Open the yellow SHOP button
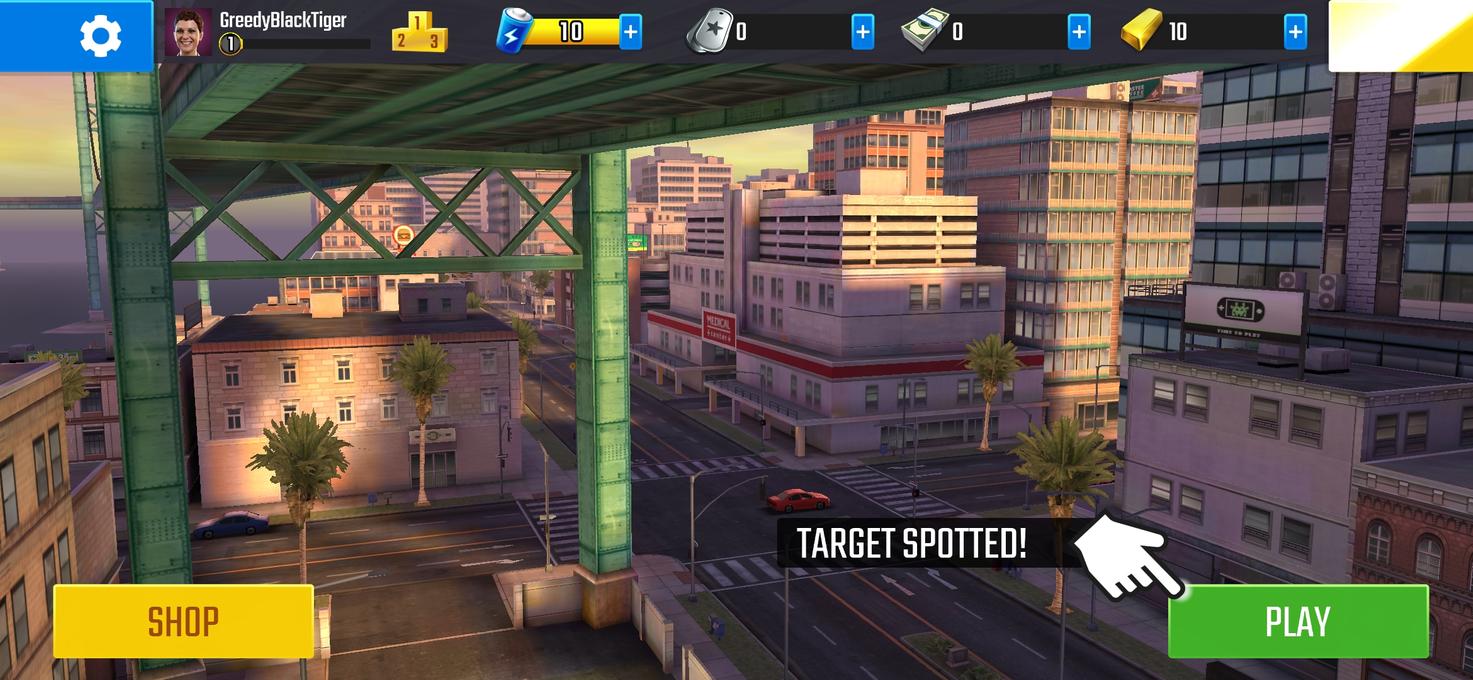 [183, 621]
